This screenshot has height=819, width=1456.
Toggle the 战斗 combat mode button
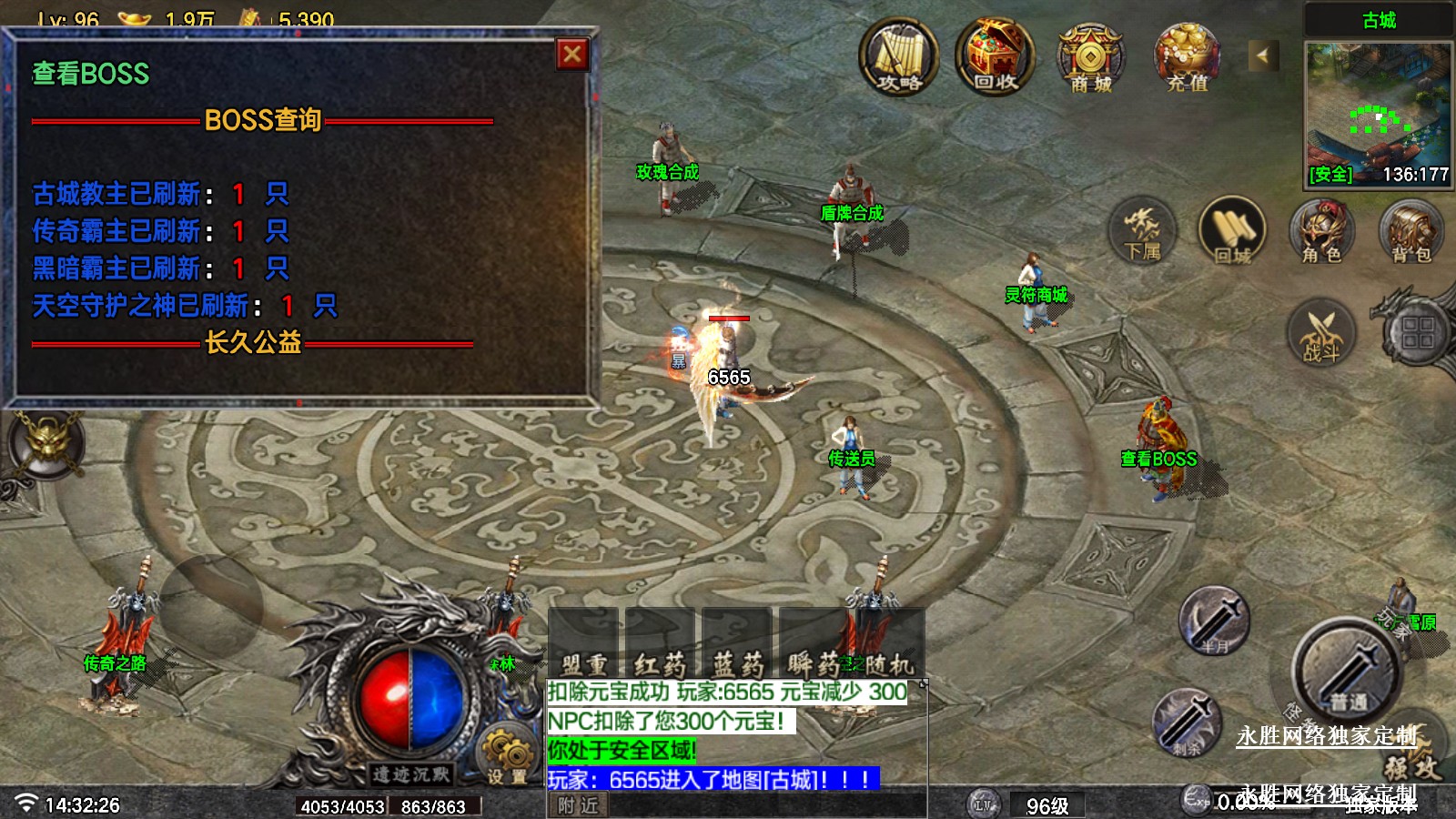1321,333
